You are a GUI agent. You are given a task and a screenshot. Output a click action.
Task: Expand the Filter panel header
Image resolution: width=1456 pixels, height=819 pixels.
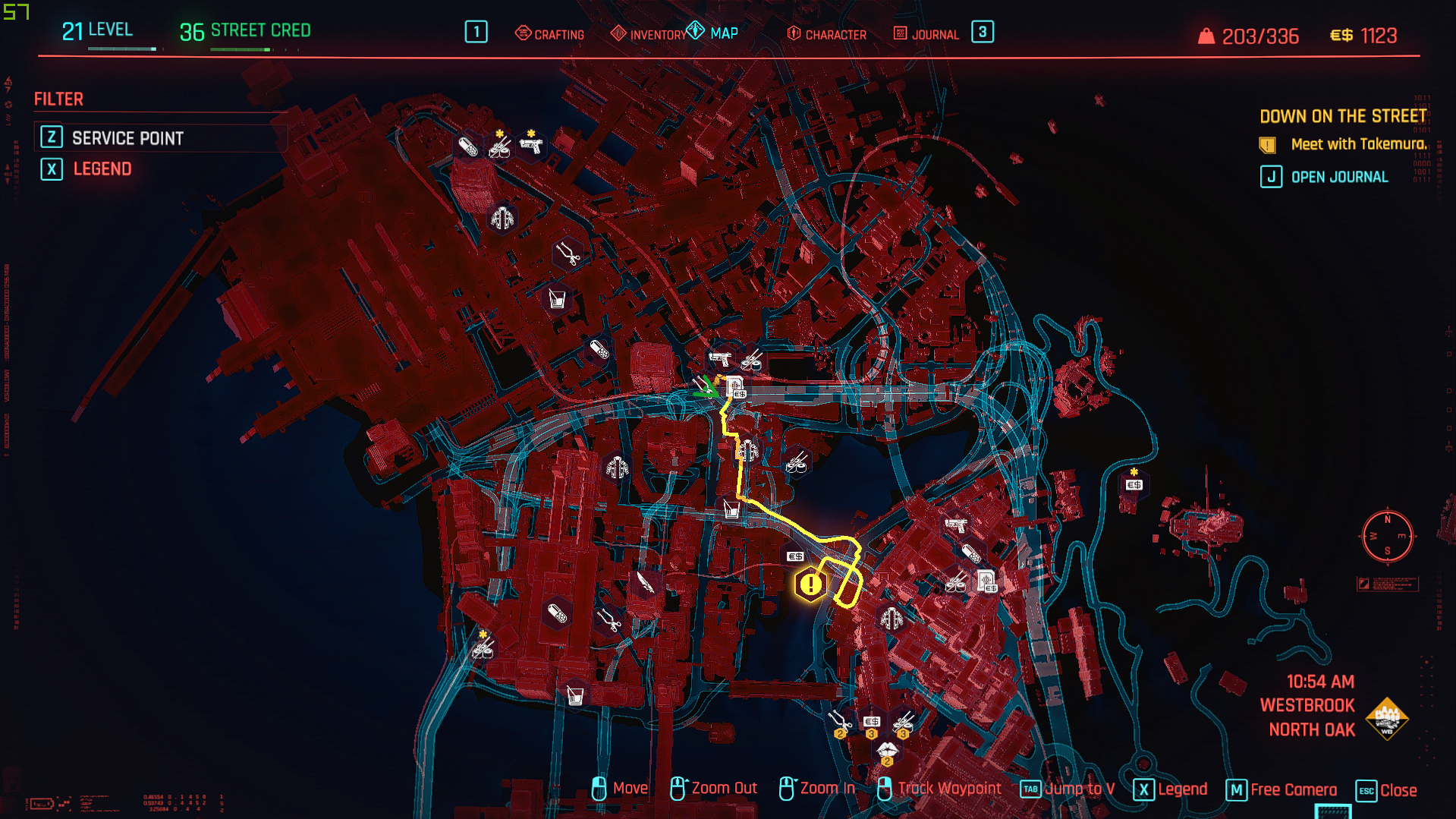[x=59, y=99]
